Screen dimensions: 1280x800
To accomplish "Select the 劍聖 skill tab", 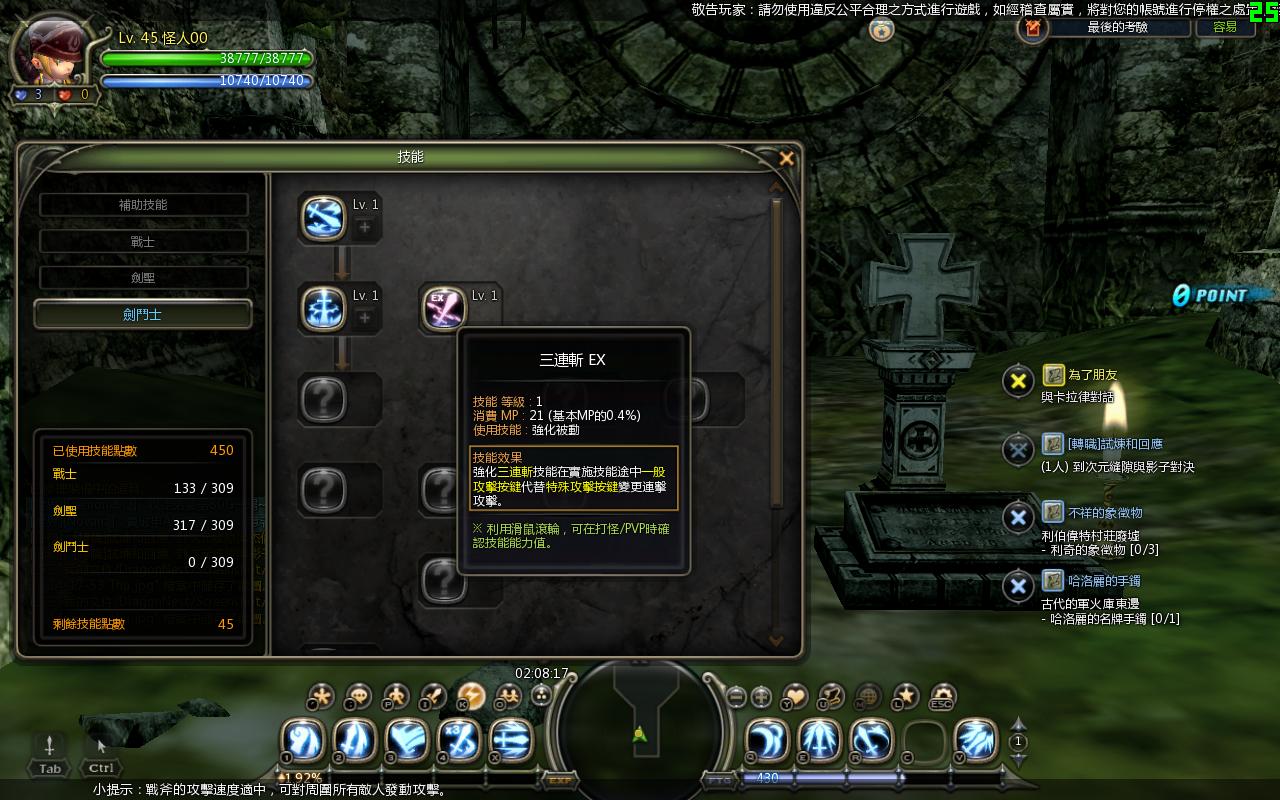I will (x=143, y=278).
